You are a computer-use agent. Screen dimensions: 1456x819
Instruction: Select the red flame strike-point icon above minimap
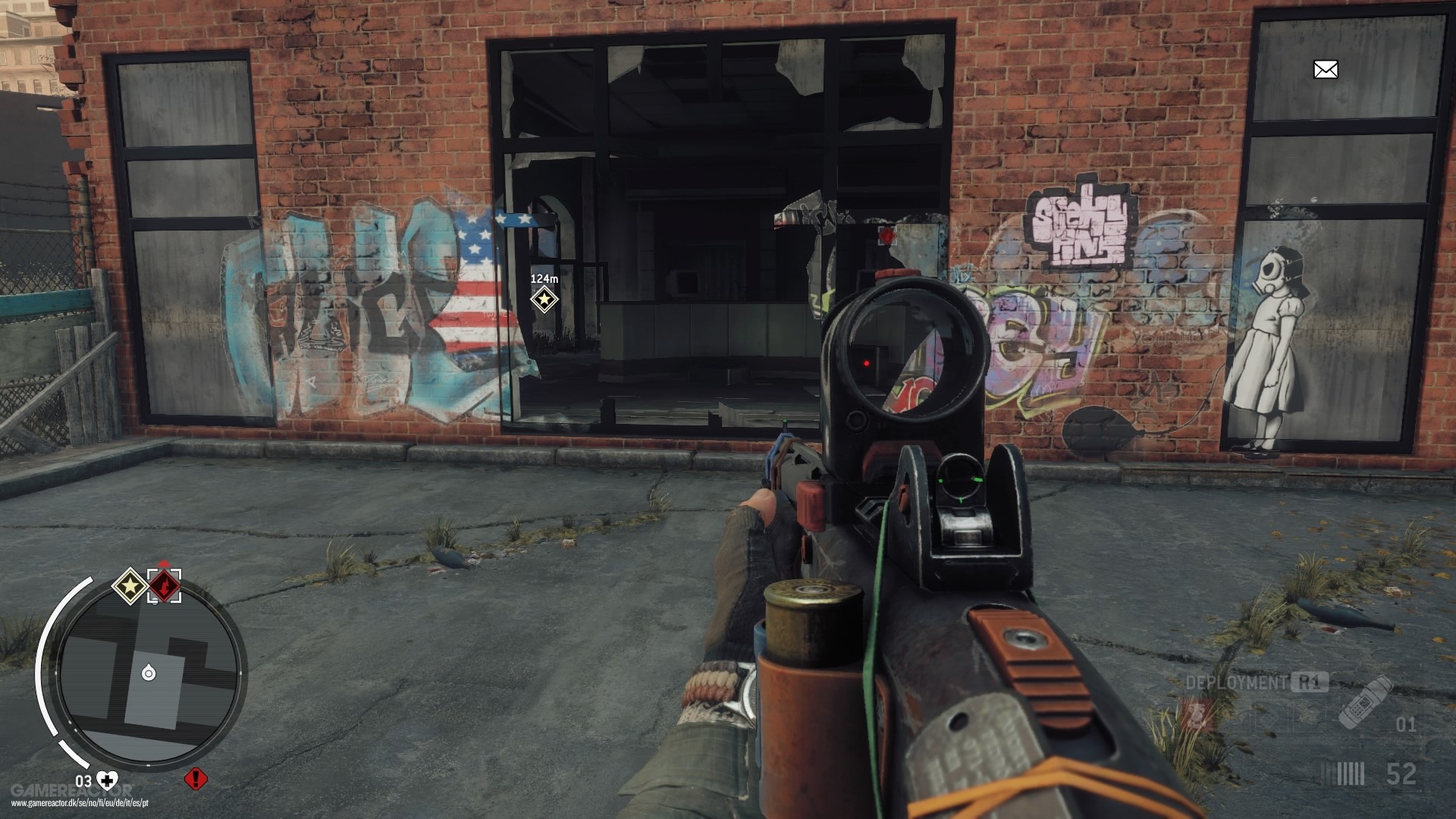pos(165,585)
